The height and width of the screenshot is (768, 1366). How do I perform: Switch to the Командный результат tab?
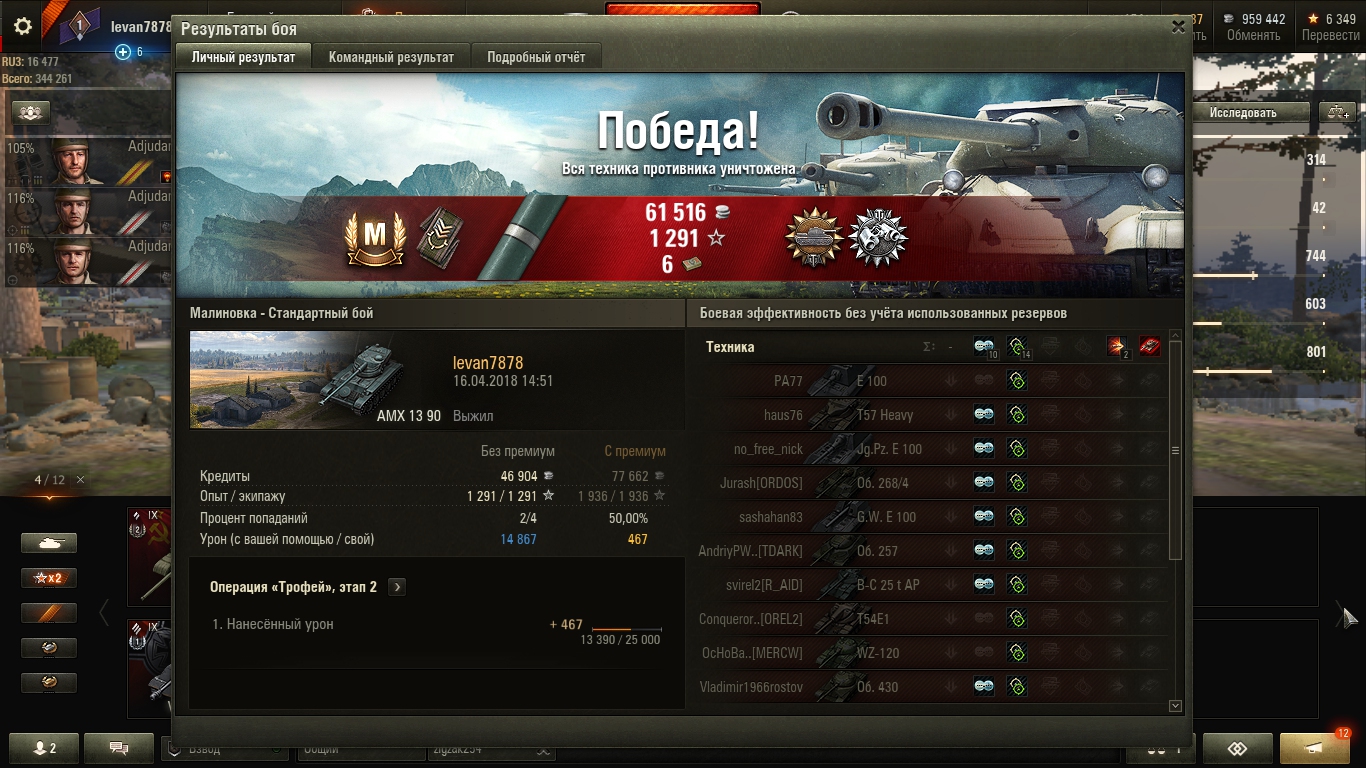pyautogui.click(x=391, y=57)
